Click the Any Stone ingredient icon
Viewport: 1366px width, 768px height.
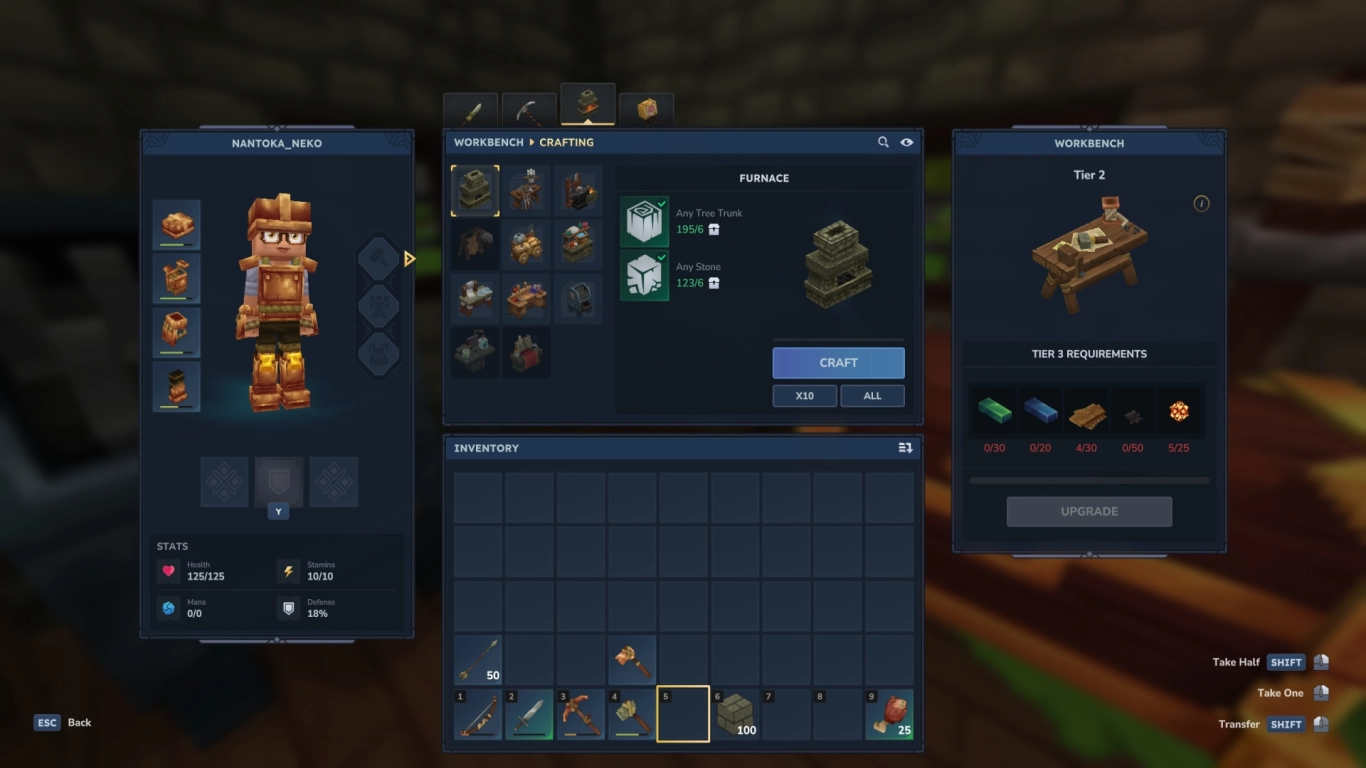pyautogui.click(x=645, y=276)
